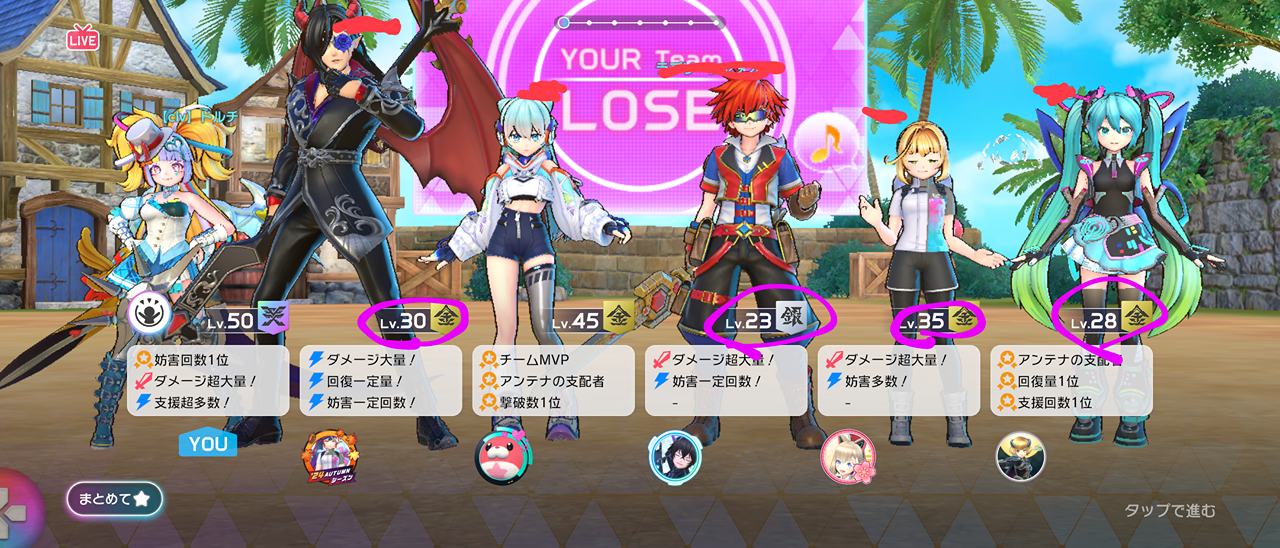Open the dark-haired character player avatar
The image size is (1280, 548).
675,457
